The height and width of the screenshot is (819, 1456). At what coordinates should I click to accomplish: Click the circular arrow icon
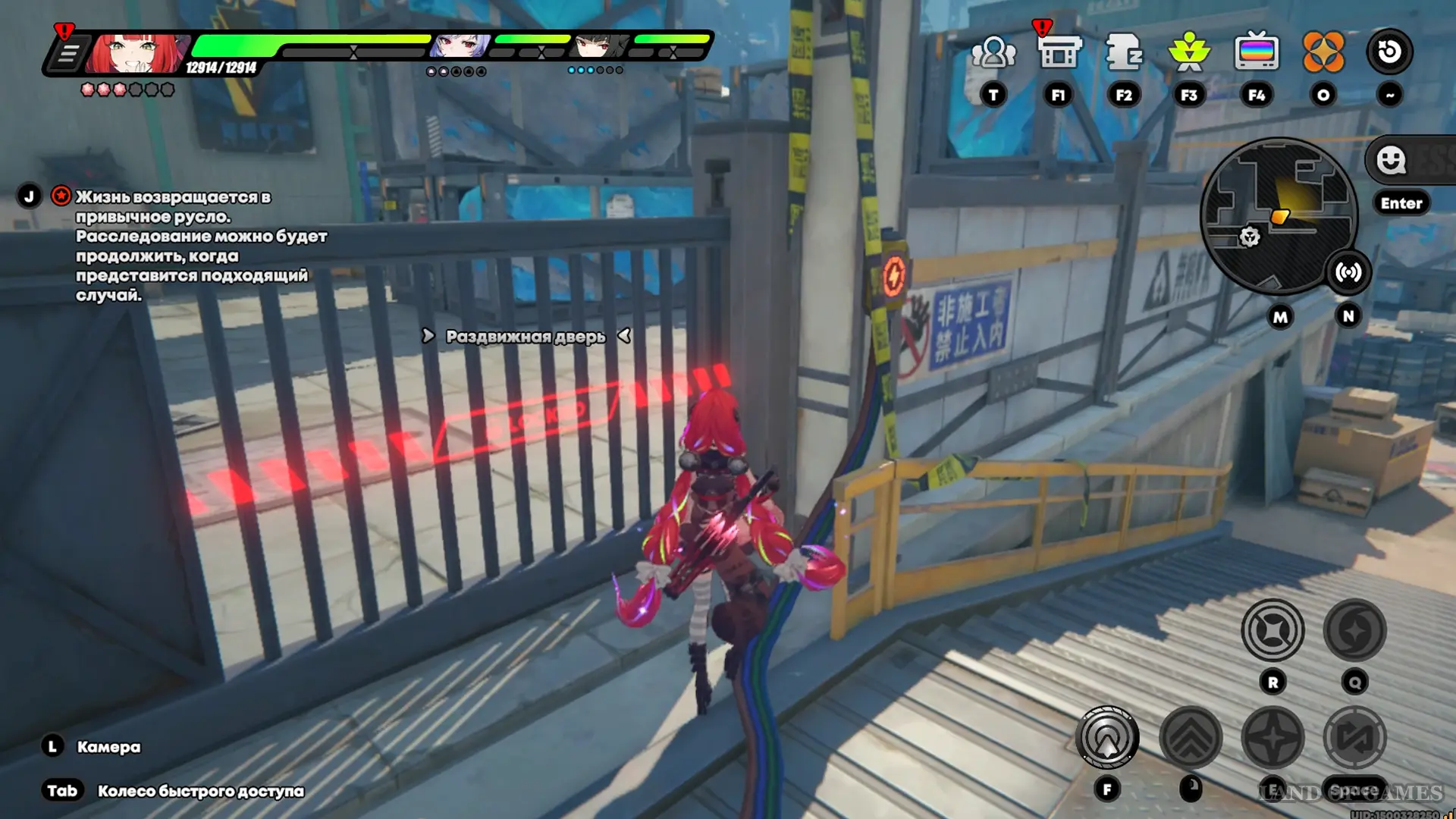pos(1389,52)
